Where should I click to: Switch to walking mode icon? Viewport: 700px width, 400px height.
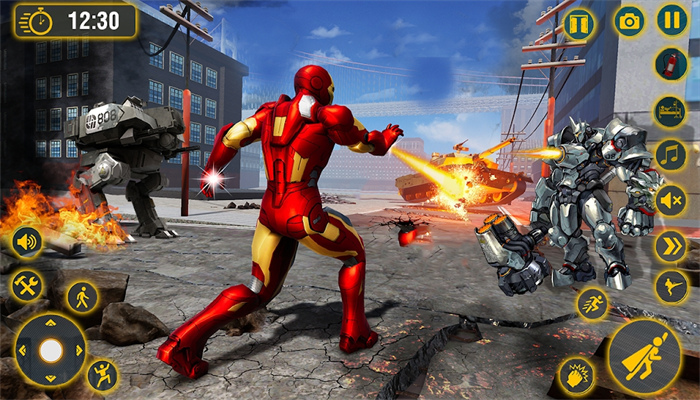pyautogui.click(x=82, y=297)
